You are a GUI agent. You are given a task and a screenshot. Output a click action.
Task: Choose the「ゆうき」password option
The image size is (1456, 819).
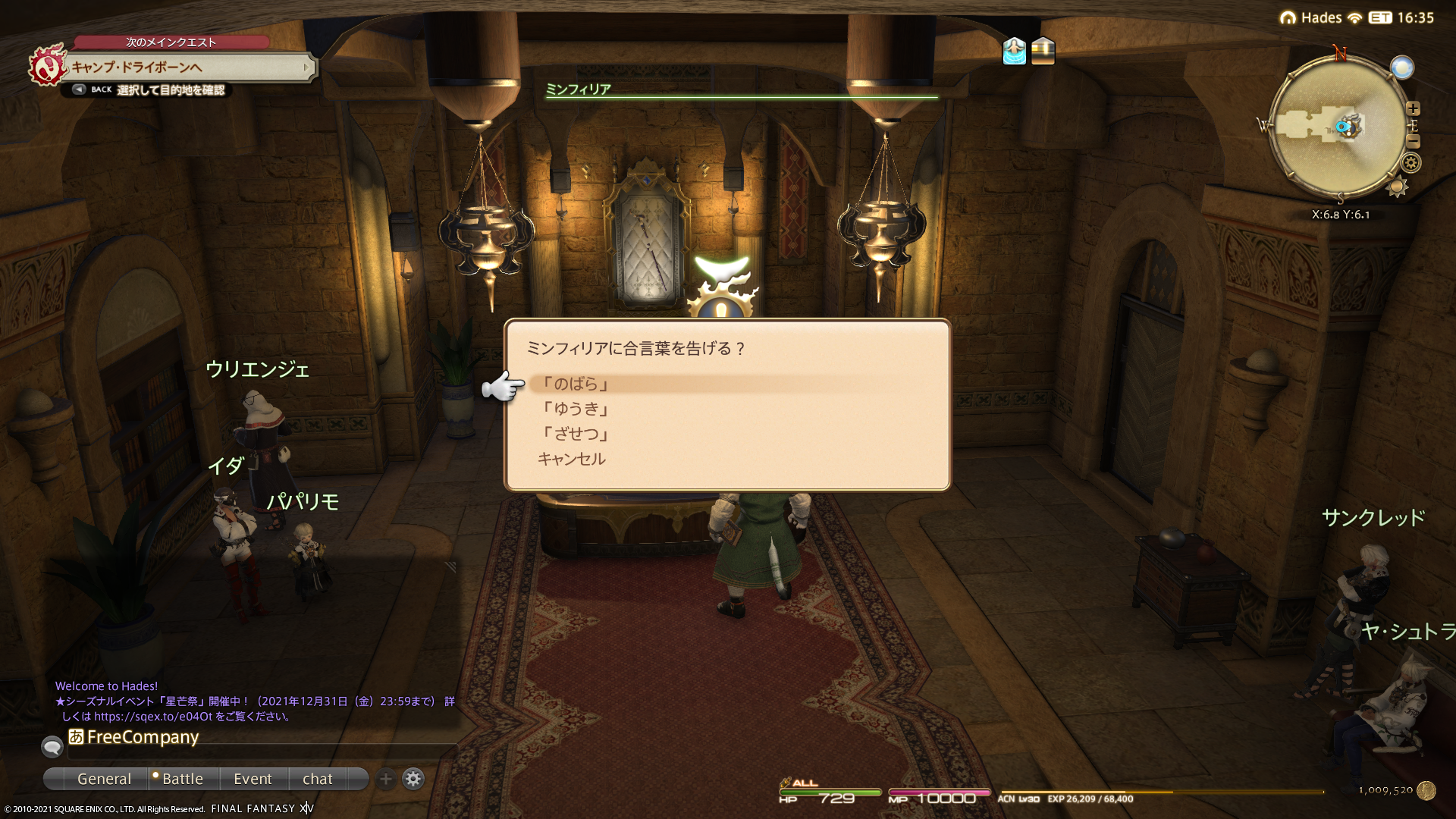tap(575, 409)
